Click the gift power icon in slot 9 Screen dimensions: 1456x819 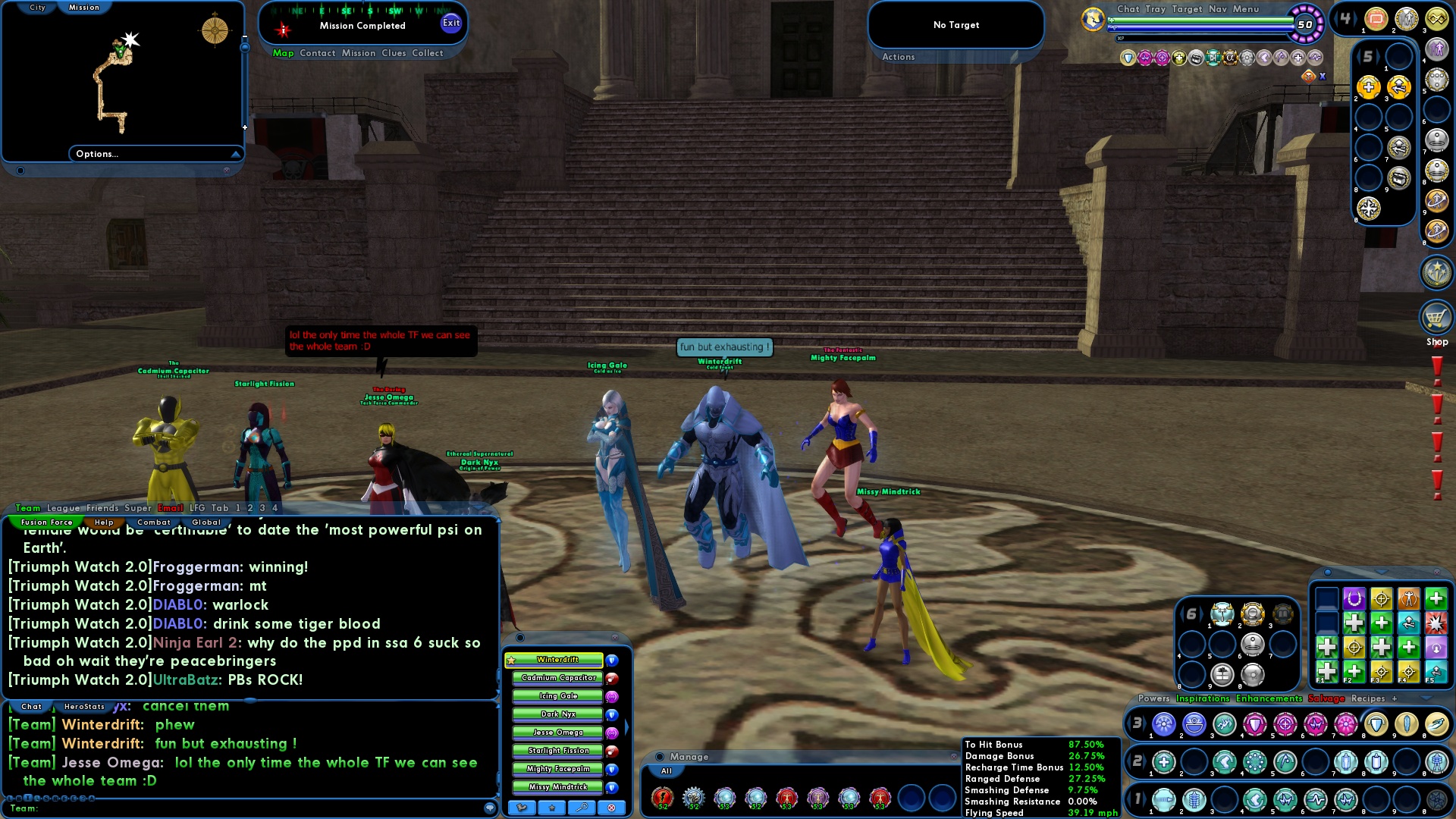[1222, 675]
